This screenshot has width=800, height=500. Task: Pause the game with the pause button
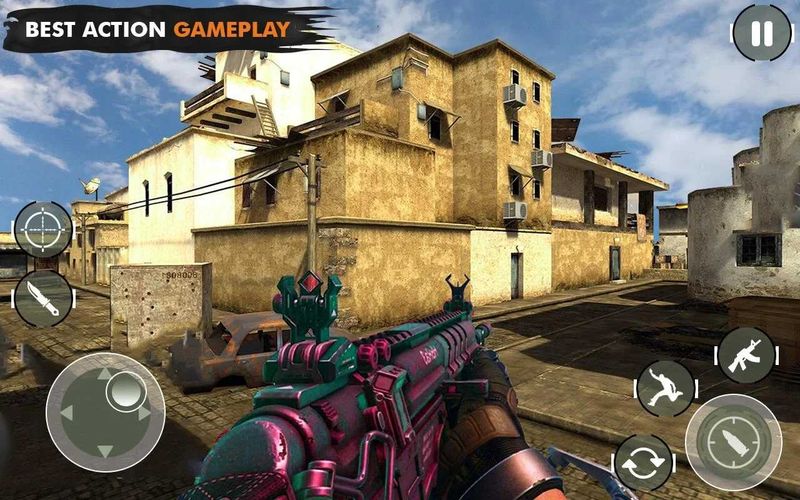click(761, 33)
